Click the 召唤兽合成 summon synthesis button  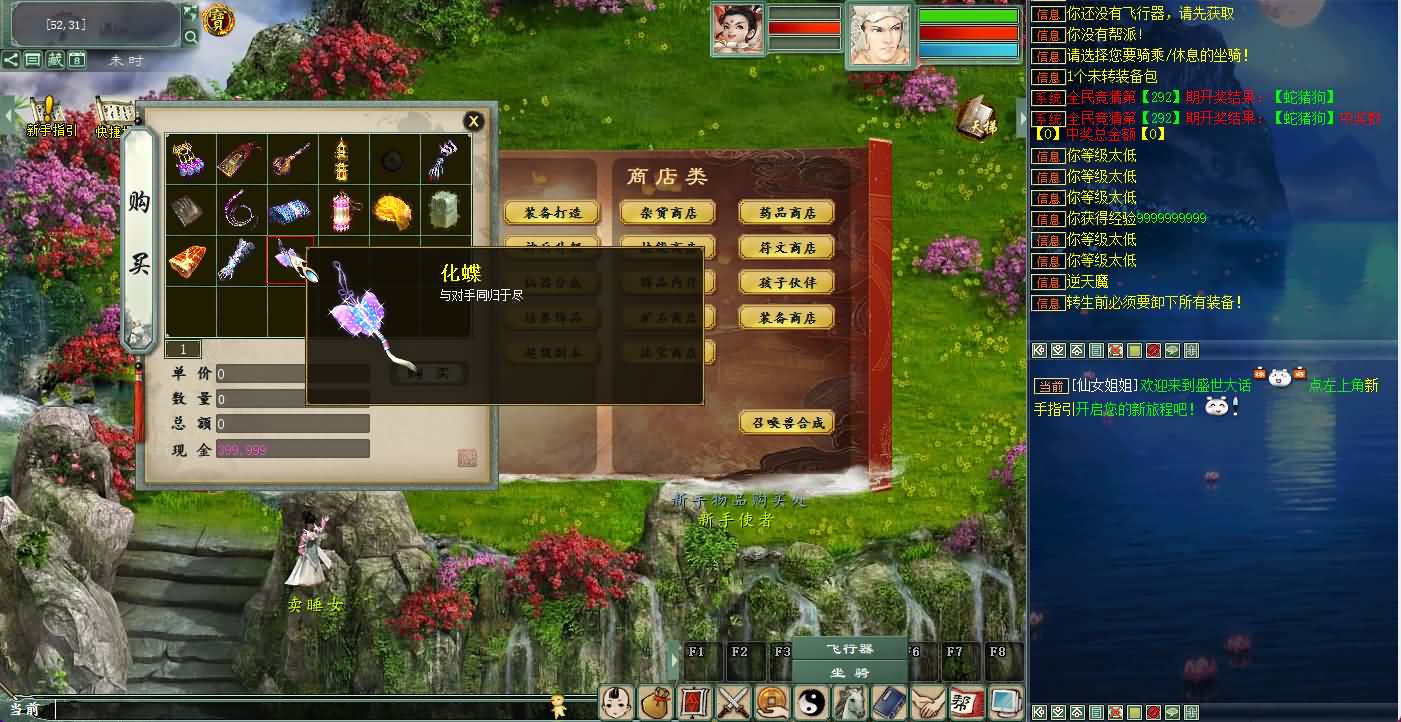(786, 423)
